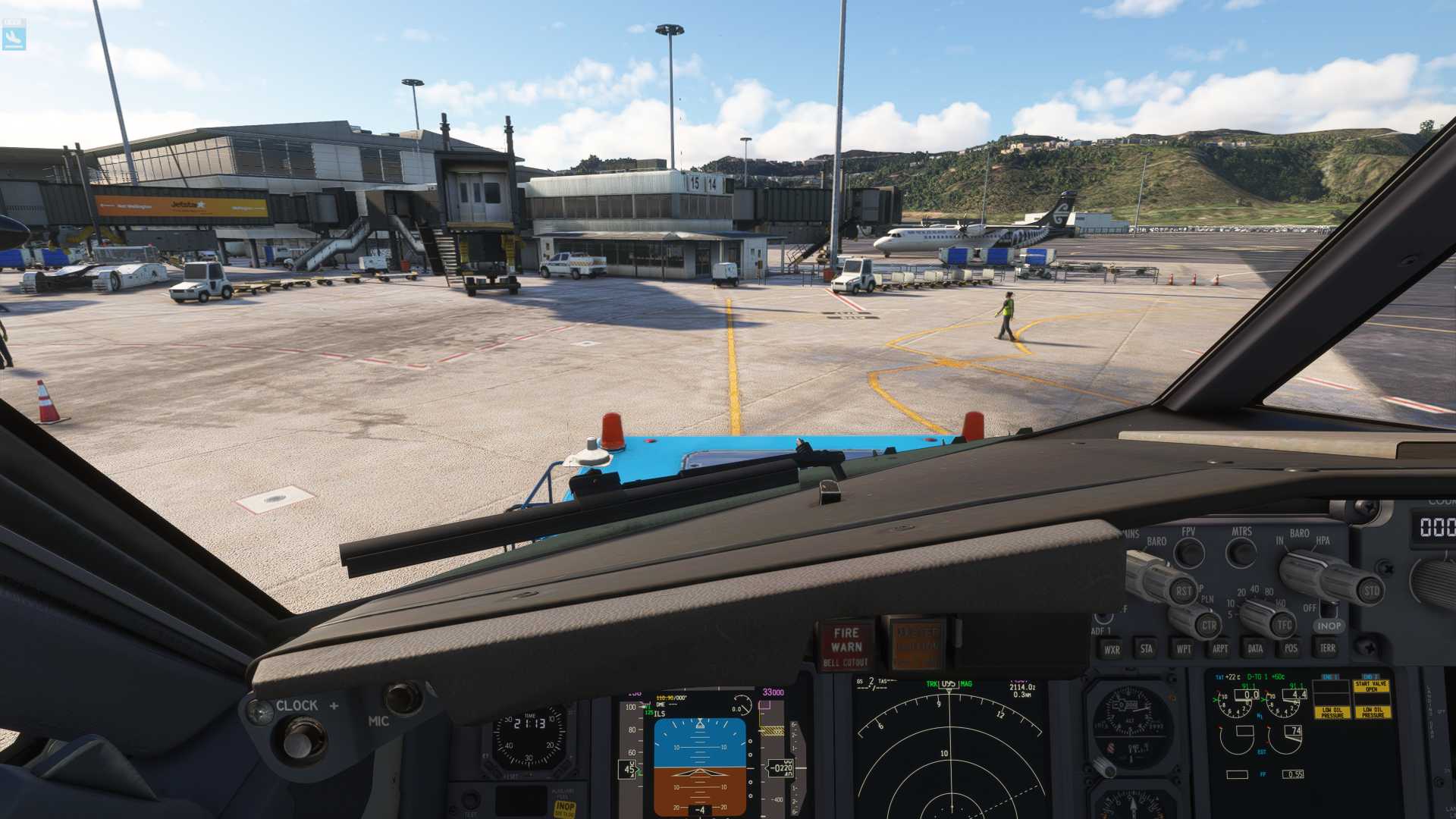Click the MTRS meters button

click(1241, 553)
